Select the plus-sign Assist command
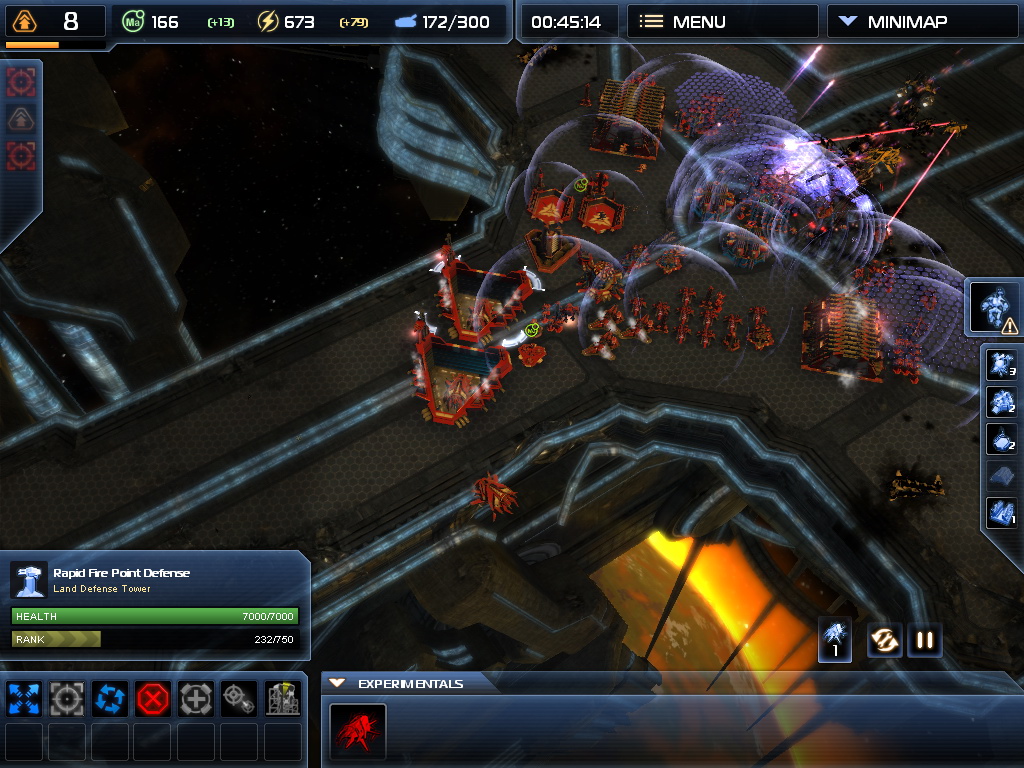1024x768 pixels. click(196, 698)
